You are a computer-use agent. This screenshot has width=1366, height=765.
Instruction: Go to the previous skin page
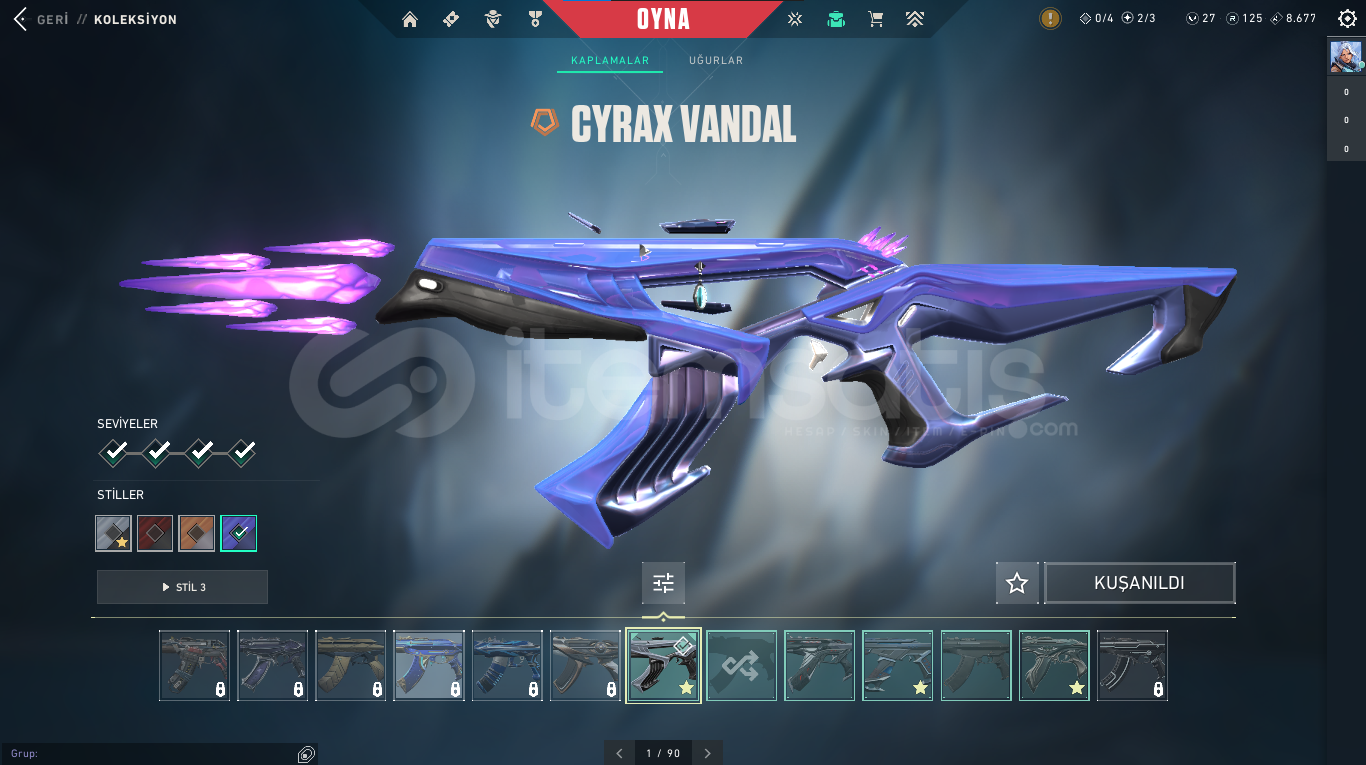click(x=619, y=753)
